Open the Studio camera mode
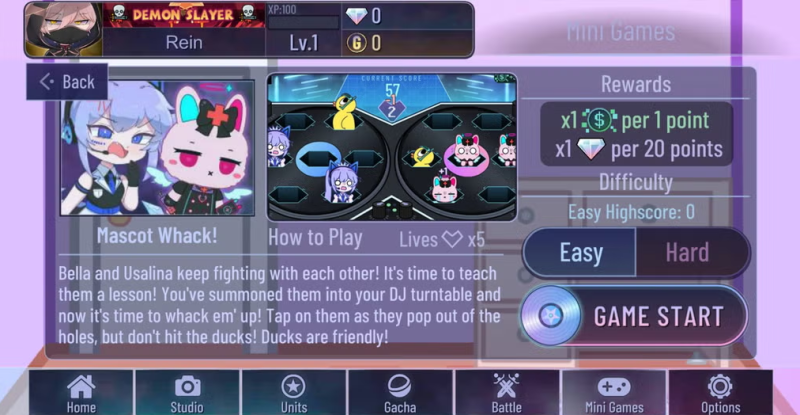This screenshot has height=415, width=800. point(187,392)
